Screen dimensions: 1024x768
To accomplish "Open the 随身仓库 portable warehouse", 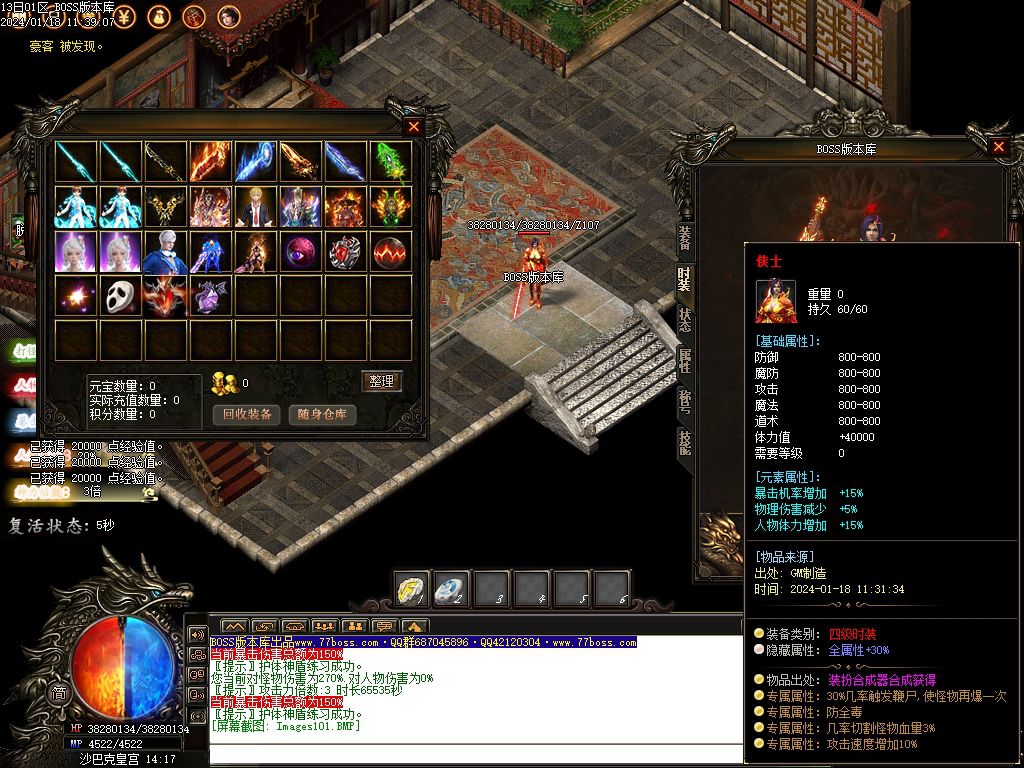I will point(322,414).
